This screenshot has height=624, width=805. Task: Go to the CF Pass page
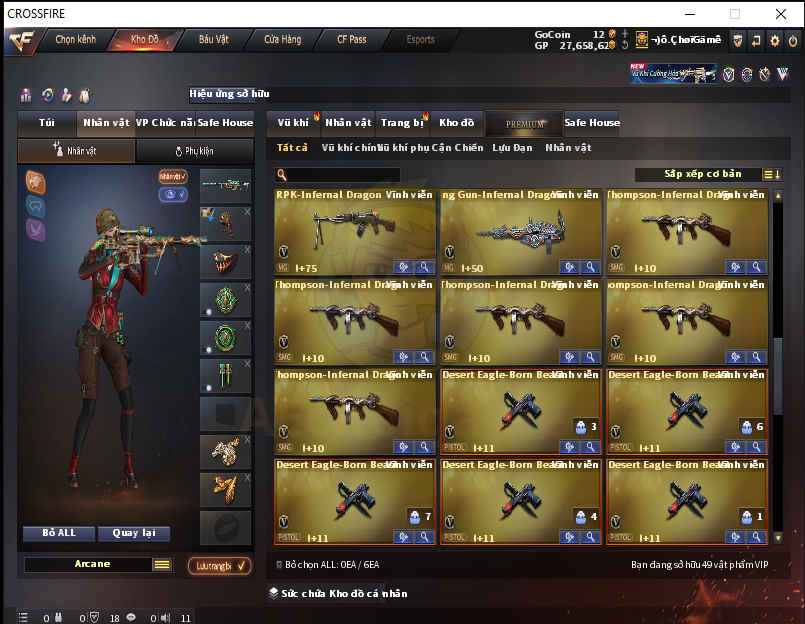(351, 40)
